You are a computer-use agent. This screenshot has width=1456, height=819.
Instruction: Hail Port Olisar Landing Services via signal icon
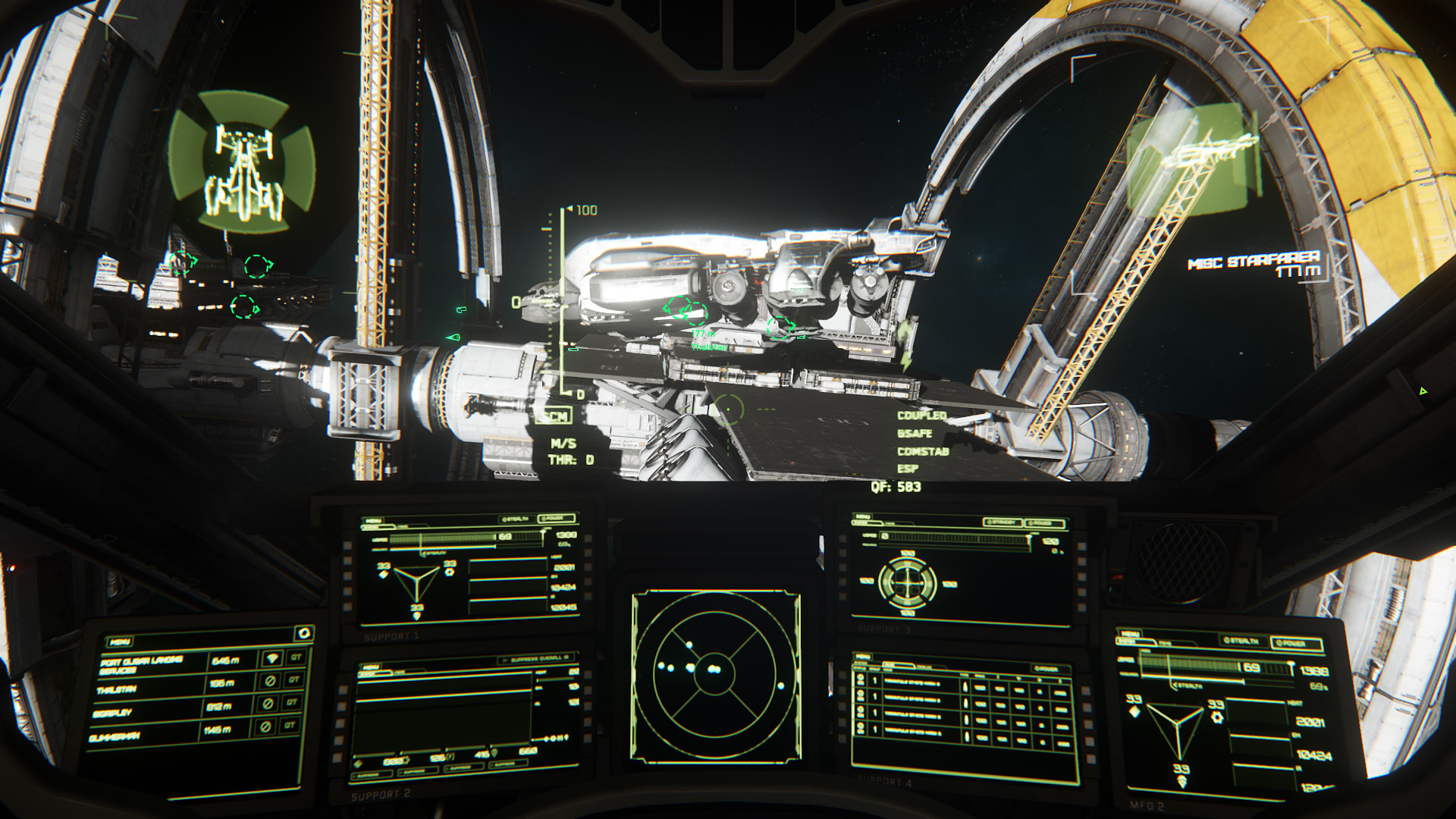(x=272, y=658)
